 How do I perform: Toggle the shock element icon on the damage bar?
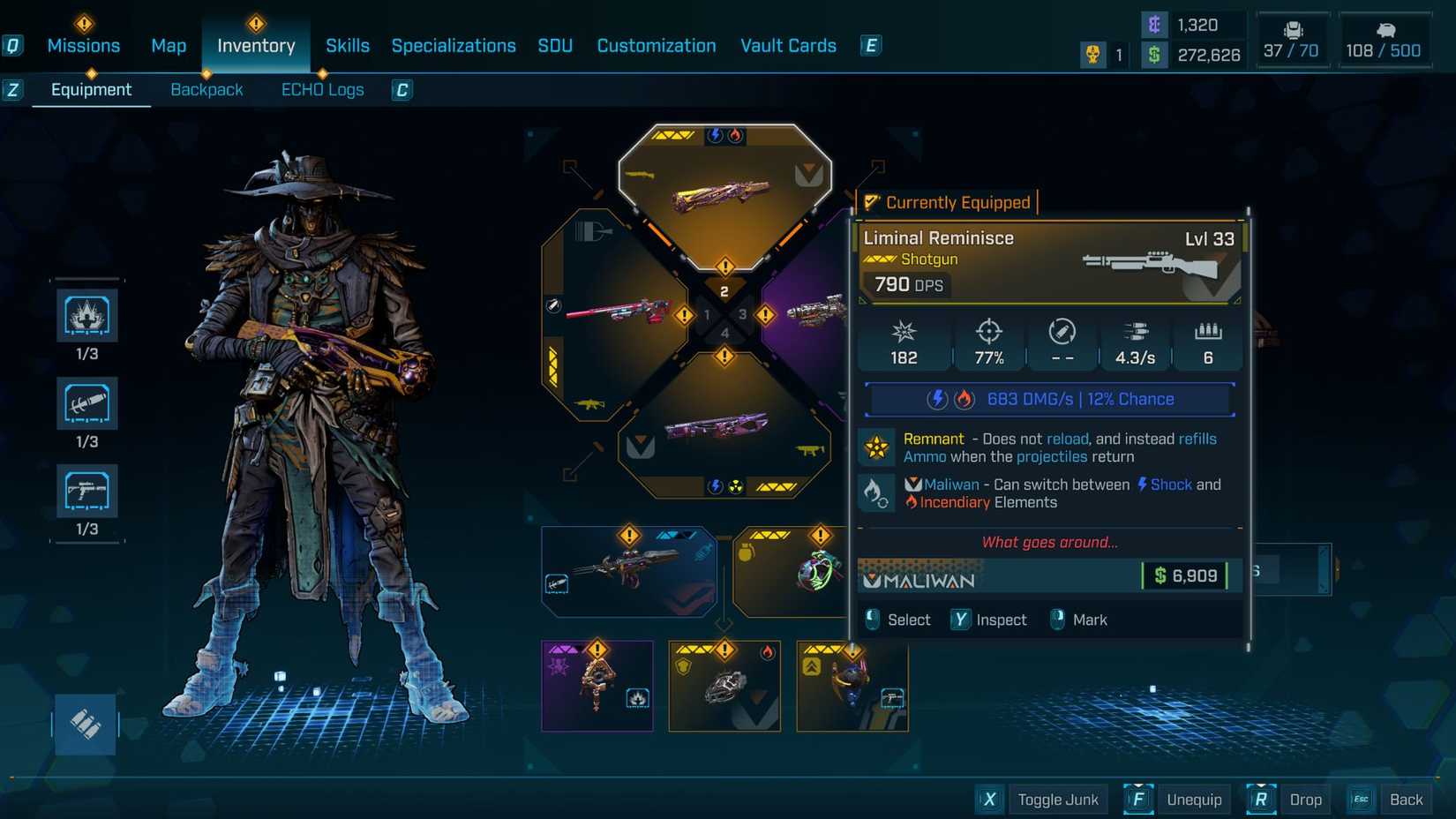[936, 399]
